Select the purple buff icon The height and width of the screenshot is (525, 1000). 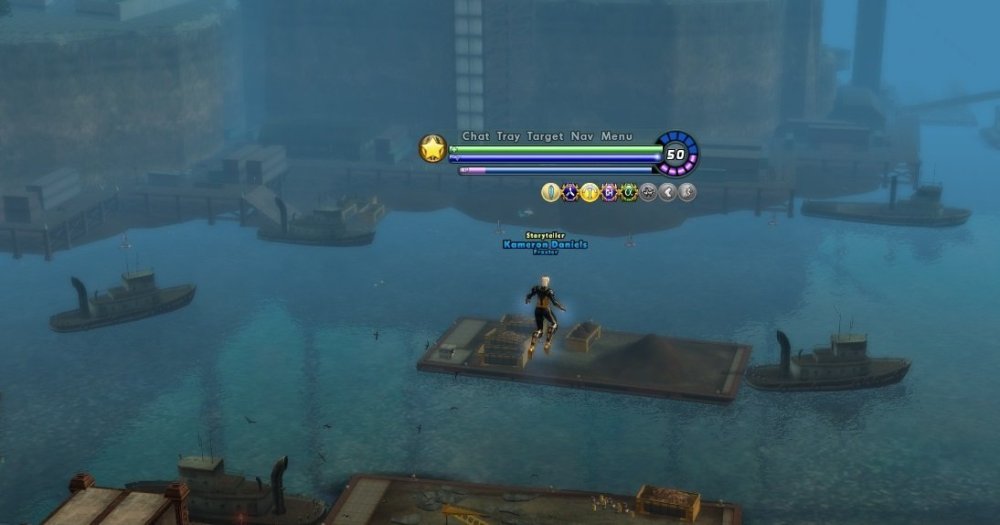(x=609, y=192)
